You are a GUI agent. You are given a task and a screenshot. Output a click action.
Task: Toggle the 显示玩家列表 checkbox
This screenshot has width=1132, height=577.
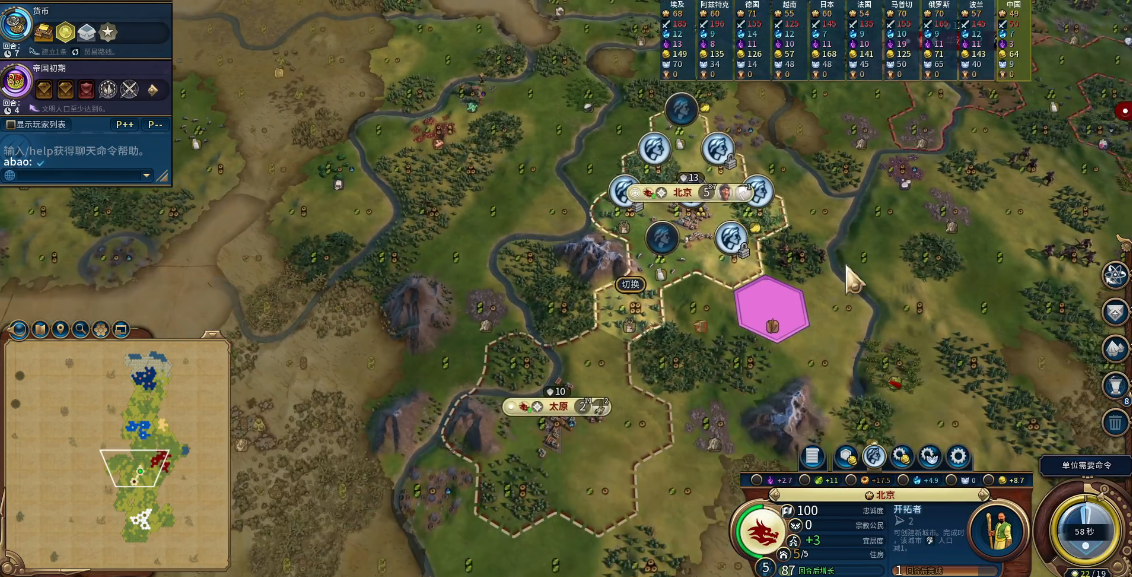point(11,125)
